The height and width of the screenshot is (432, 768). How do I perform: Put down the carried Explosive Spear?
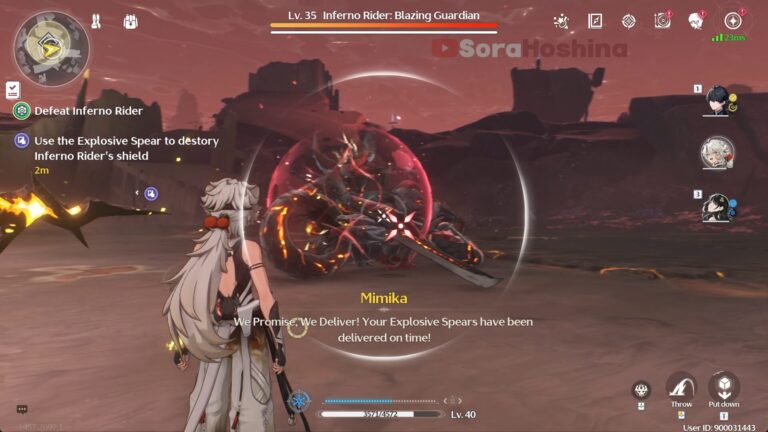click(x=724, y=386)
